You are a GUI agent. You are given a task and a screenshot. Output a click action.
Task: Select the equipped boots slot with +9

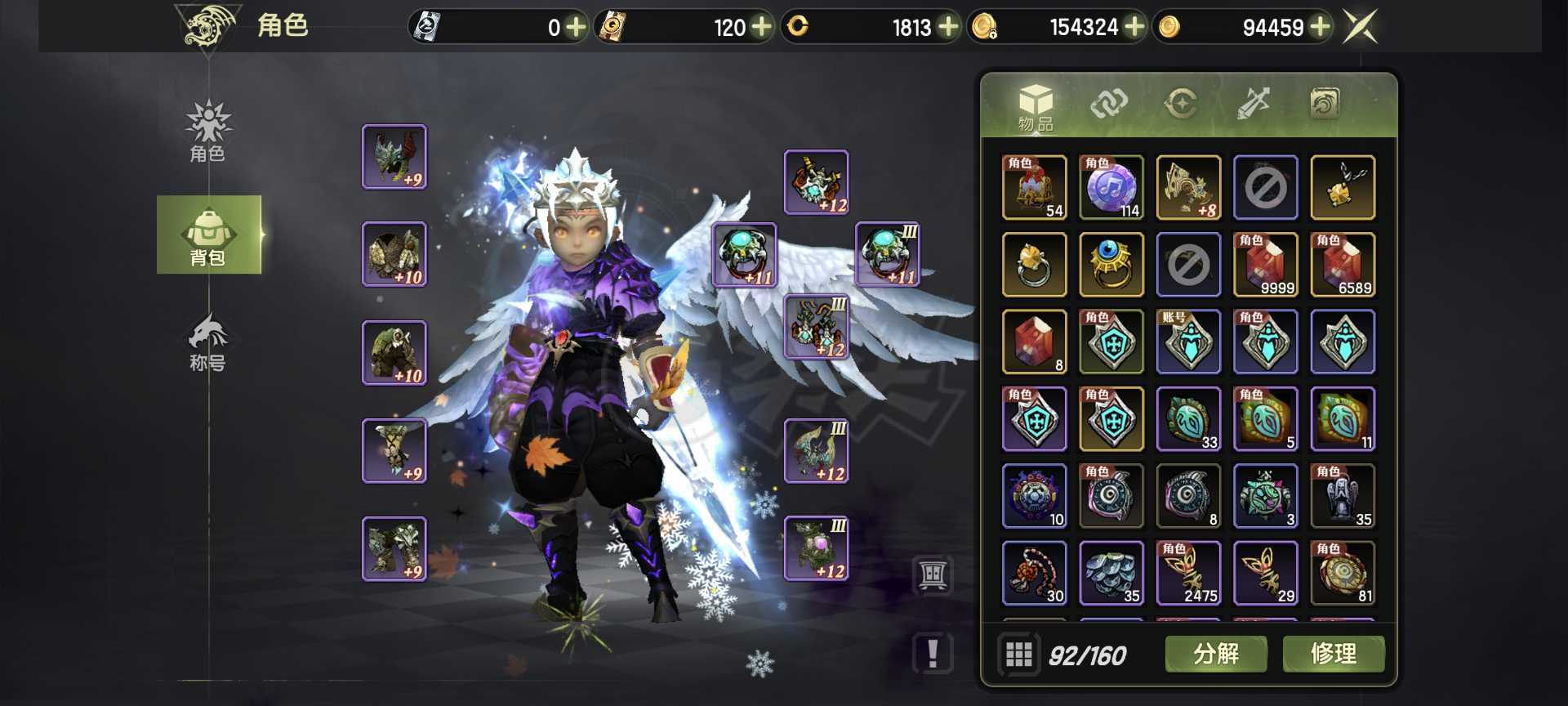(x=394, y=548)
